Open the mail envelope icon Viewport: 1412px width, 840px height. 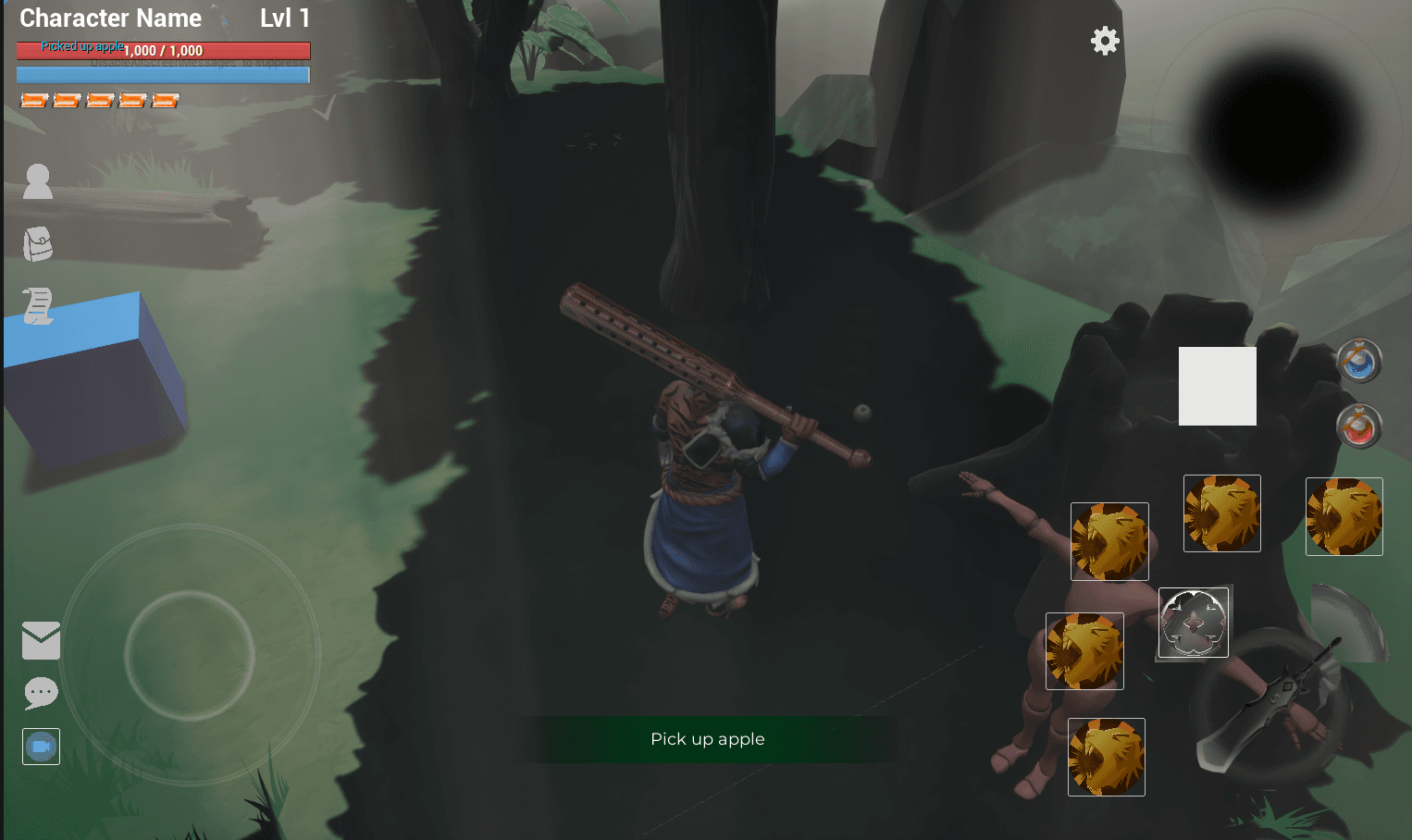click(x=41, y=639)
